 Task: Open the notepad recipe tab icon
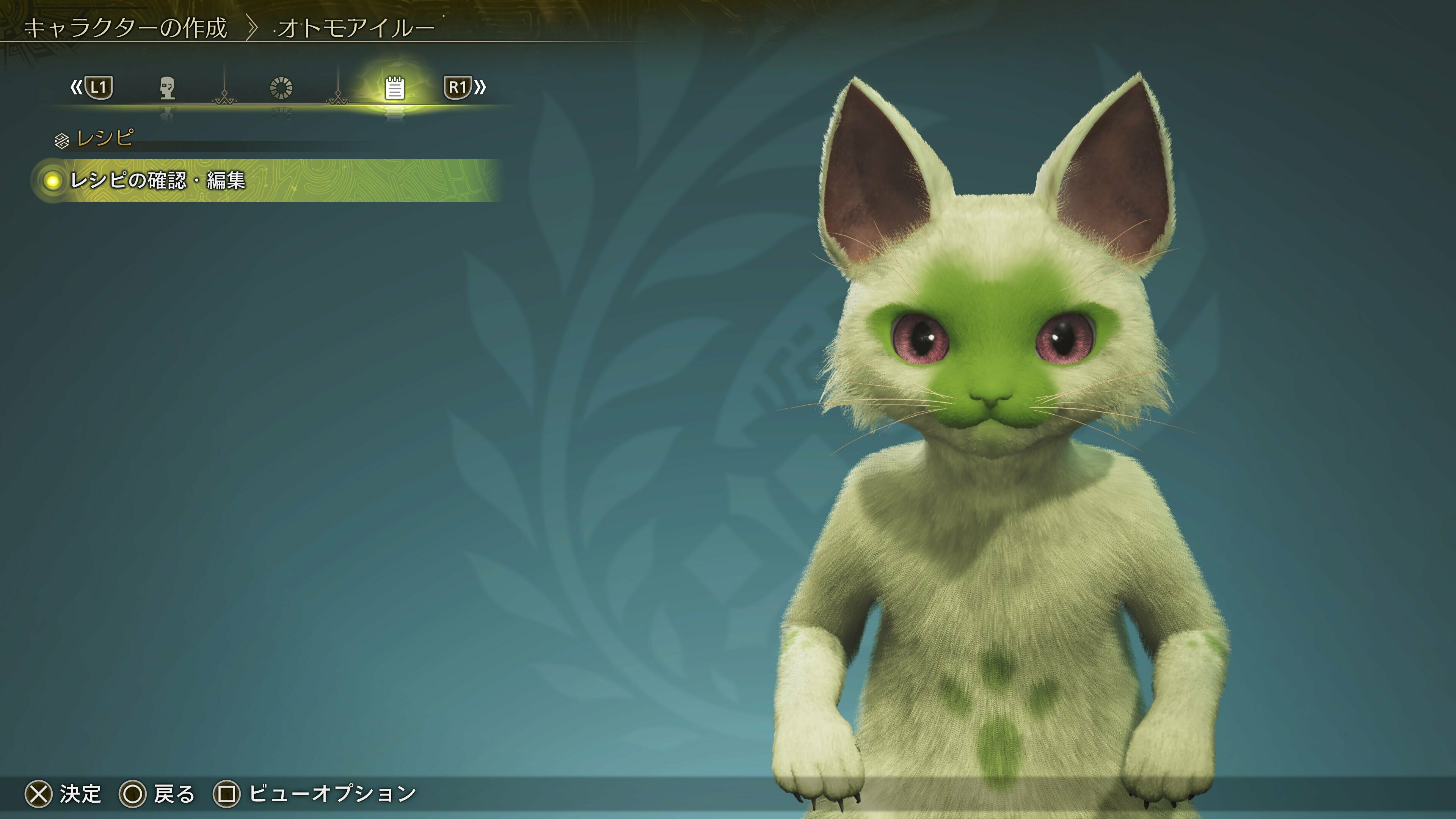coord(394,88)
